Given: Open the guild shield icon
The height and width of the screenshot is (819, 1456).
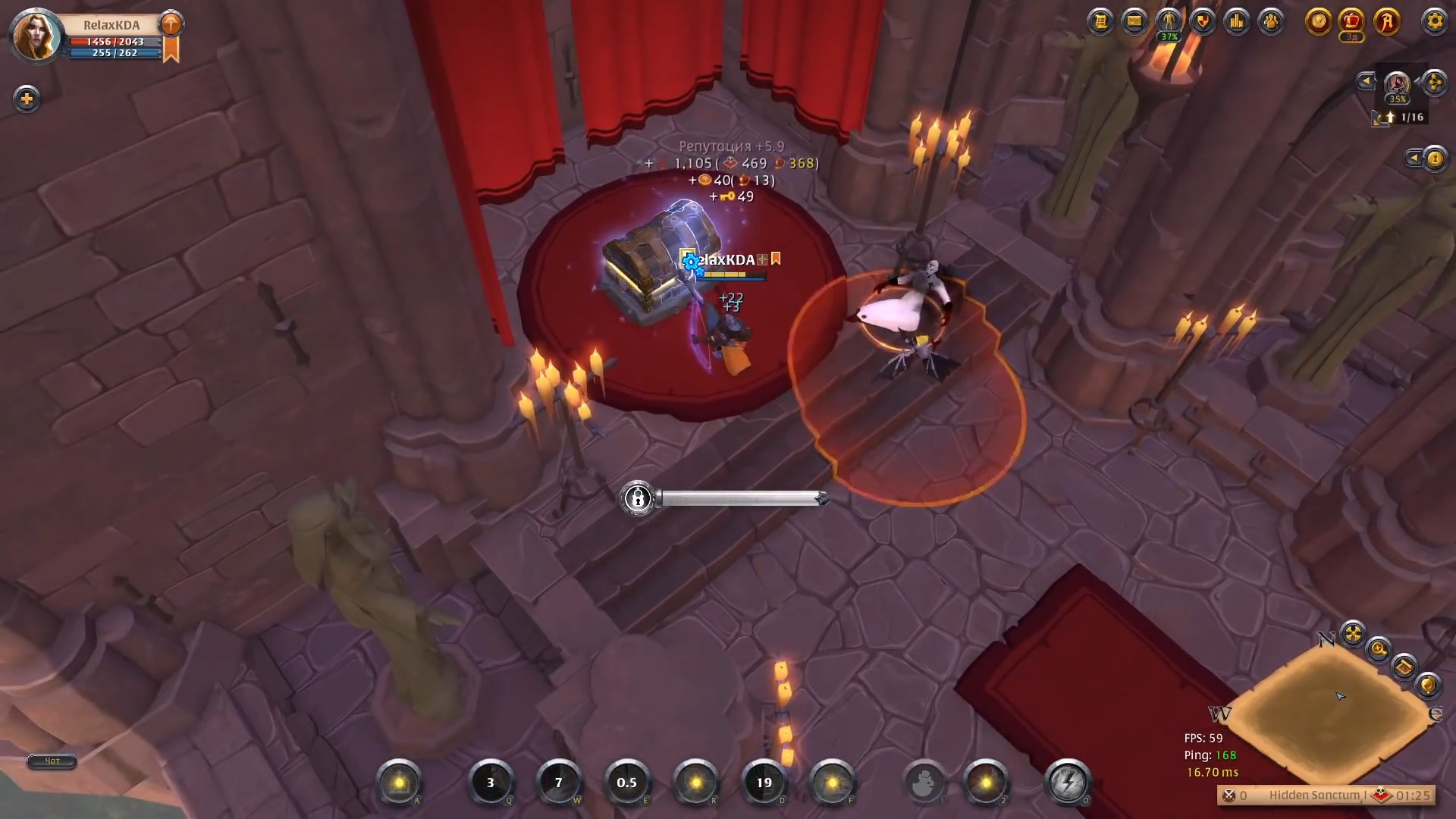Looking at the screenshot, I should pyautogui.click(x=1202, y=21).
